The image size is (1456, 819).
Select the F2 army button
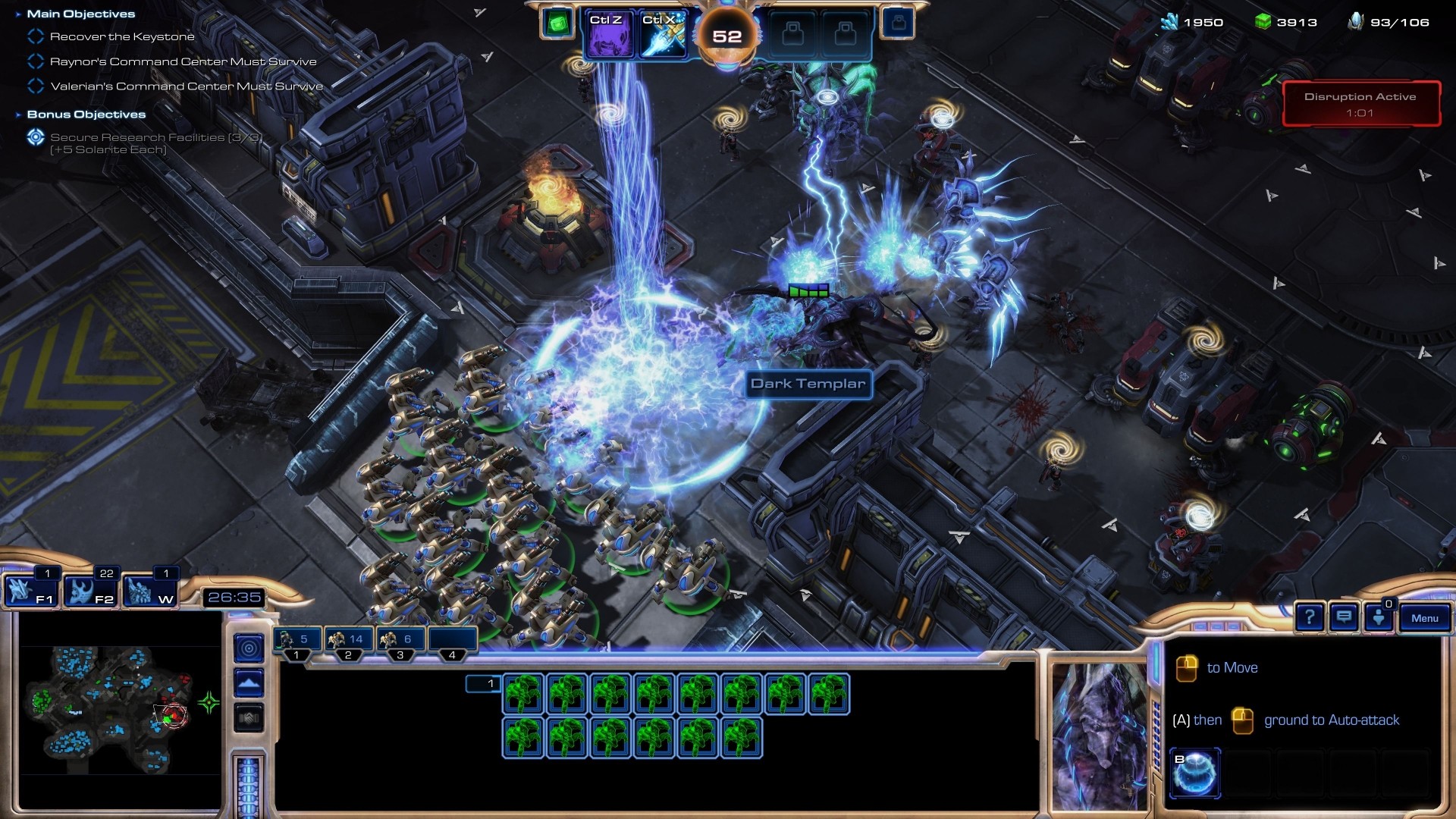coord(89,591)
